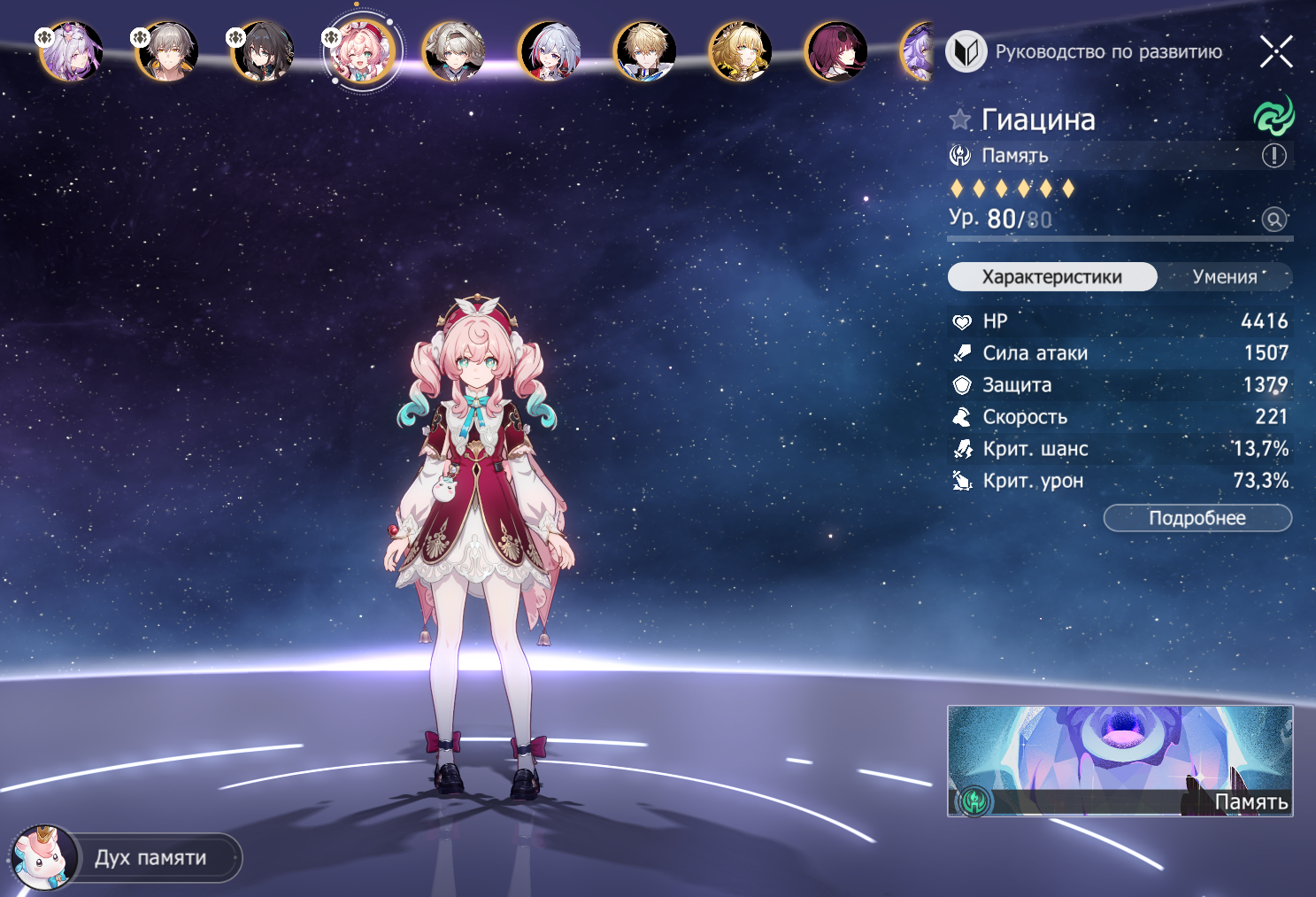Screen dimensions: 1316x897
Task: Select the blond male character portrait
Action: (645, 51)
